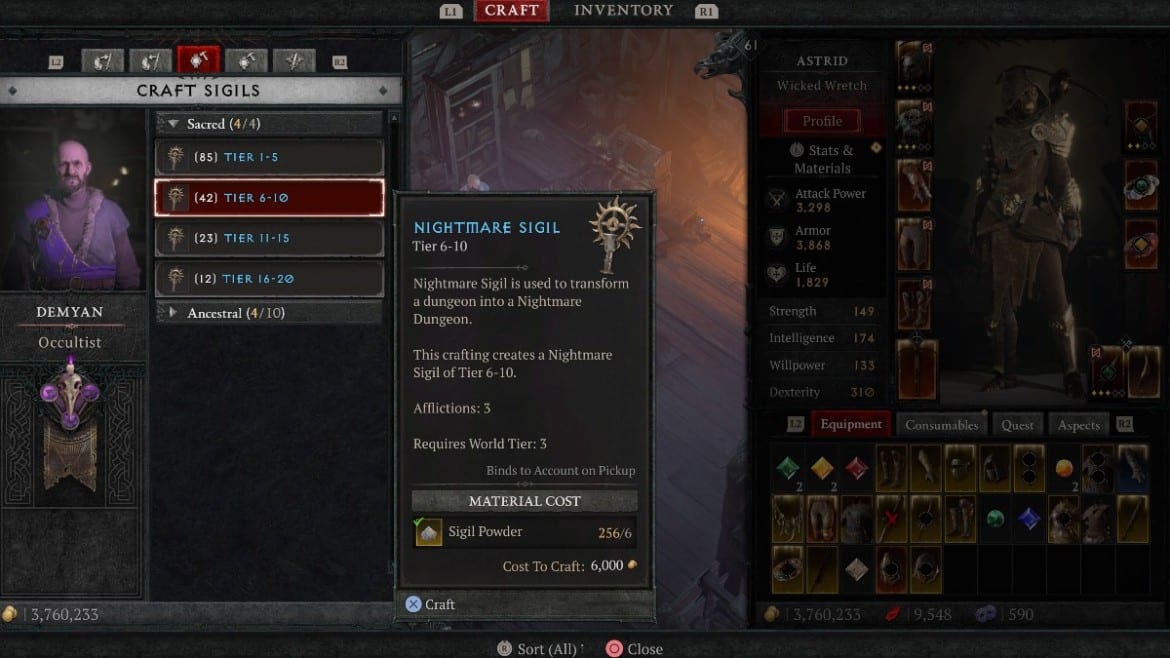
Task: View the Aspects tab
Action: (1078, 424)
